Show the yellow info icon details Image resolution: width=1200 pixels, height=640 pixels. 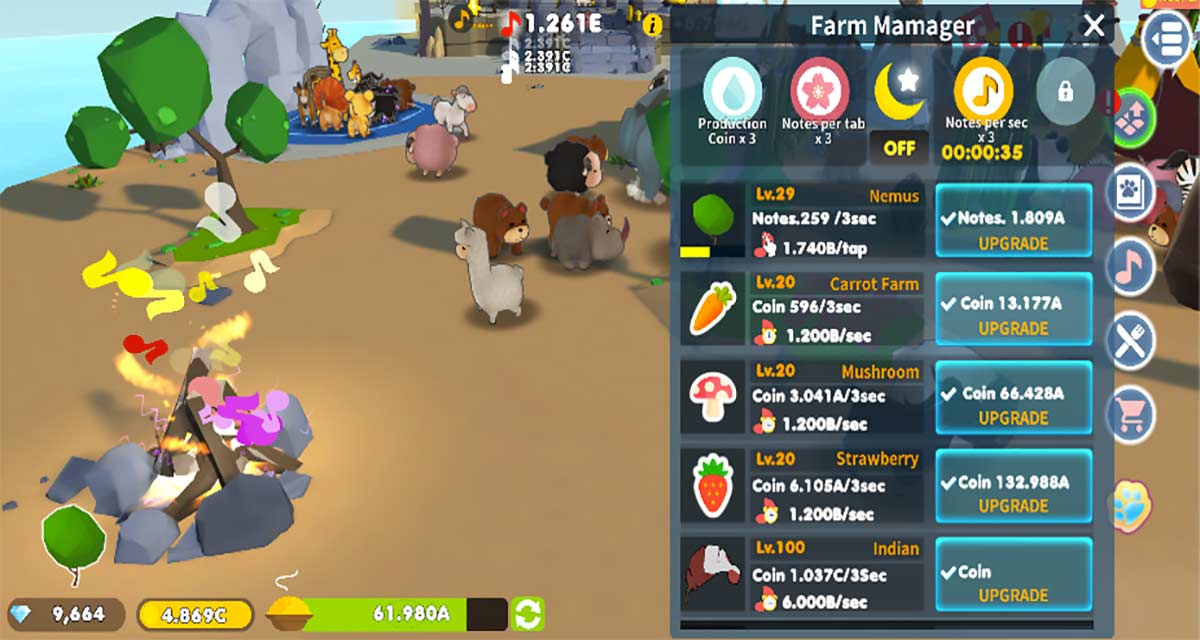[x=653, y=24]
